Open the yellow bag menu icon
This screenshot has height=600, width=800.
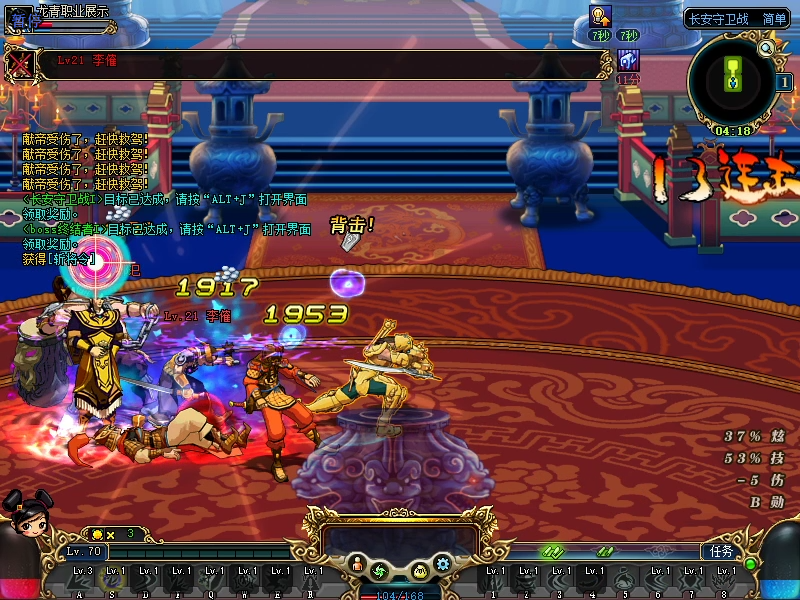[x=420, y=571]
